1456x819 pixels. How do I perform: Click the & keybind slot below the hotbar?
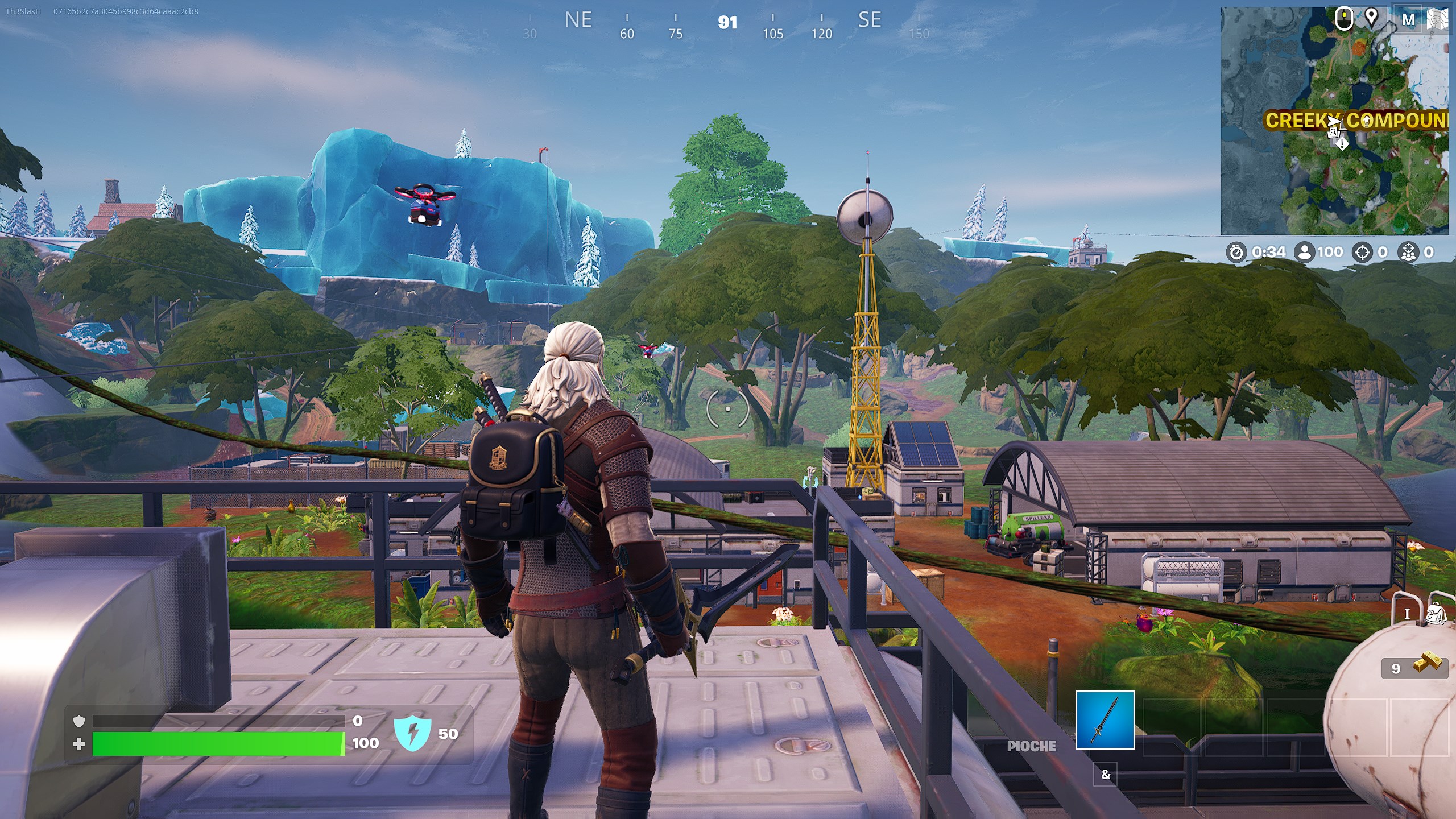[1106, 775]
